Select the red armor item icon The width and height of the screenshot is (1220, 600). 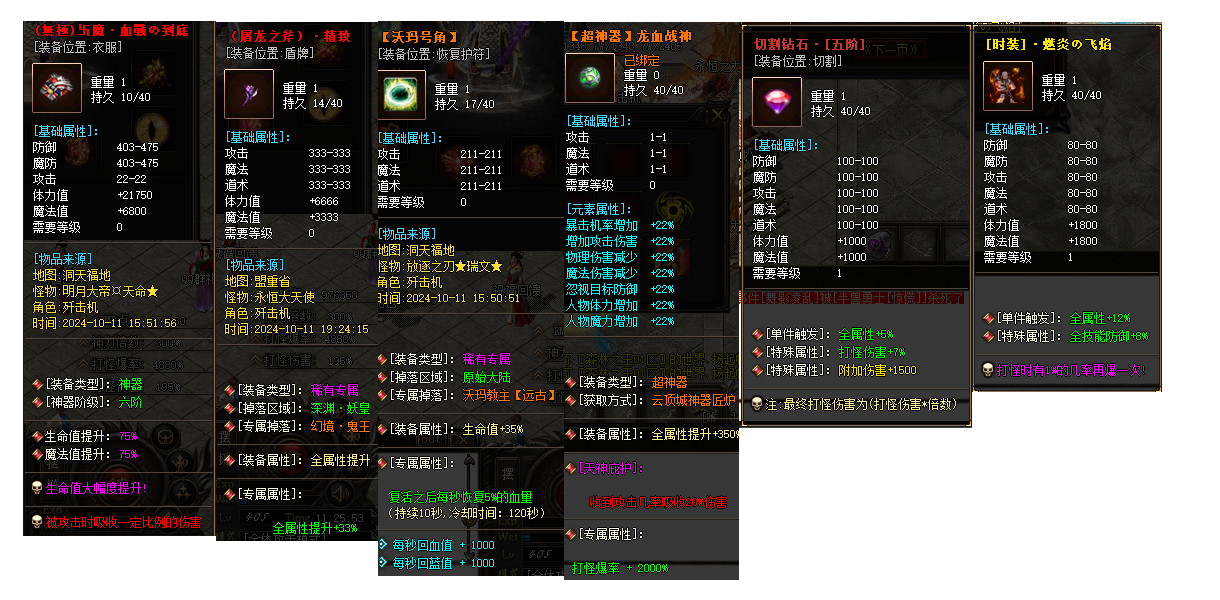pyautogui.click(x=57, y=88)
